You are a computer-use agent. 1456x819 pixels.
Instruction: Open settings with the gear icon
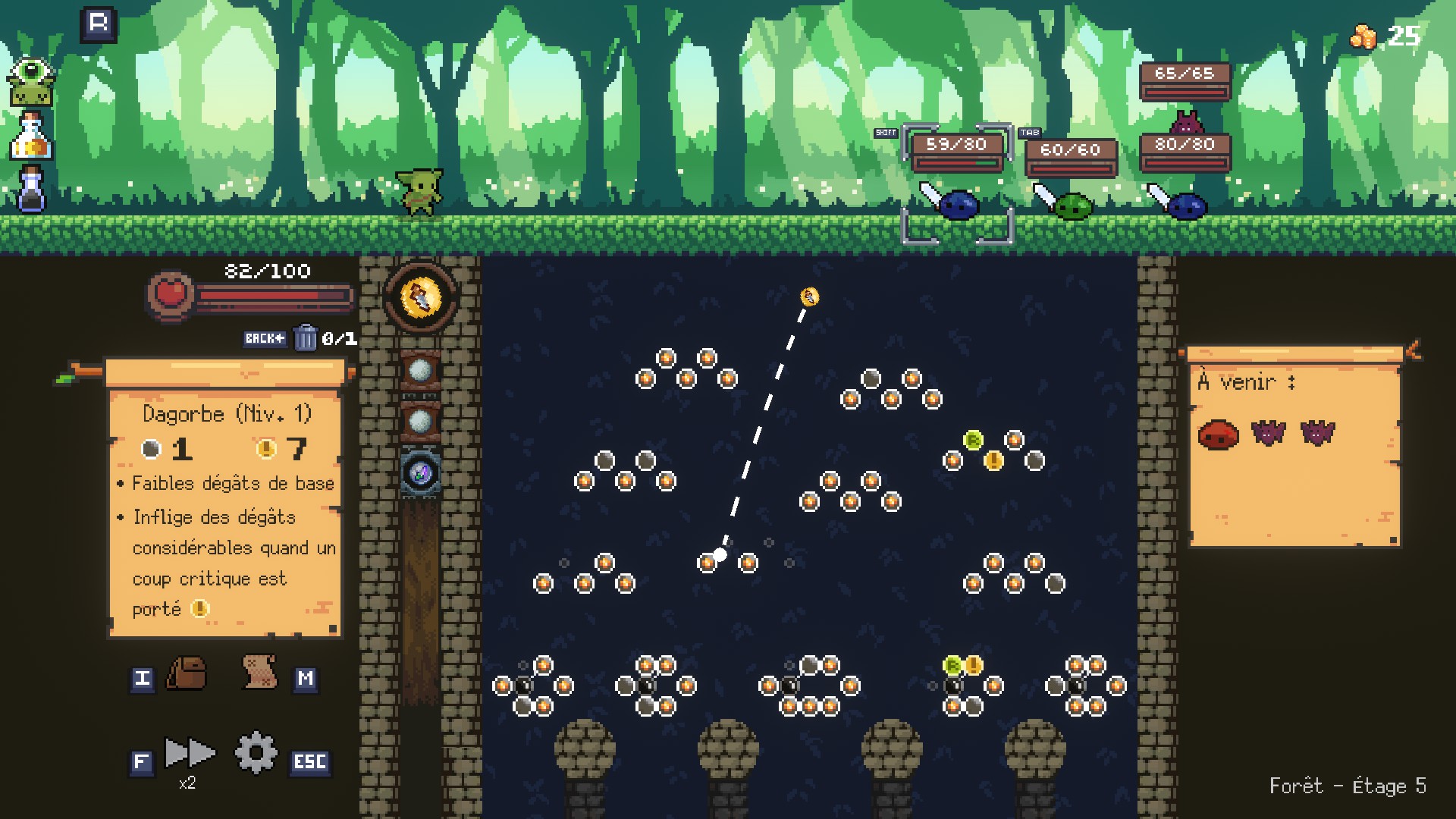point(256,752)
